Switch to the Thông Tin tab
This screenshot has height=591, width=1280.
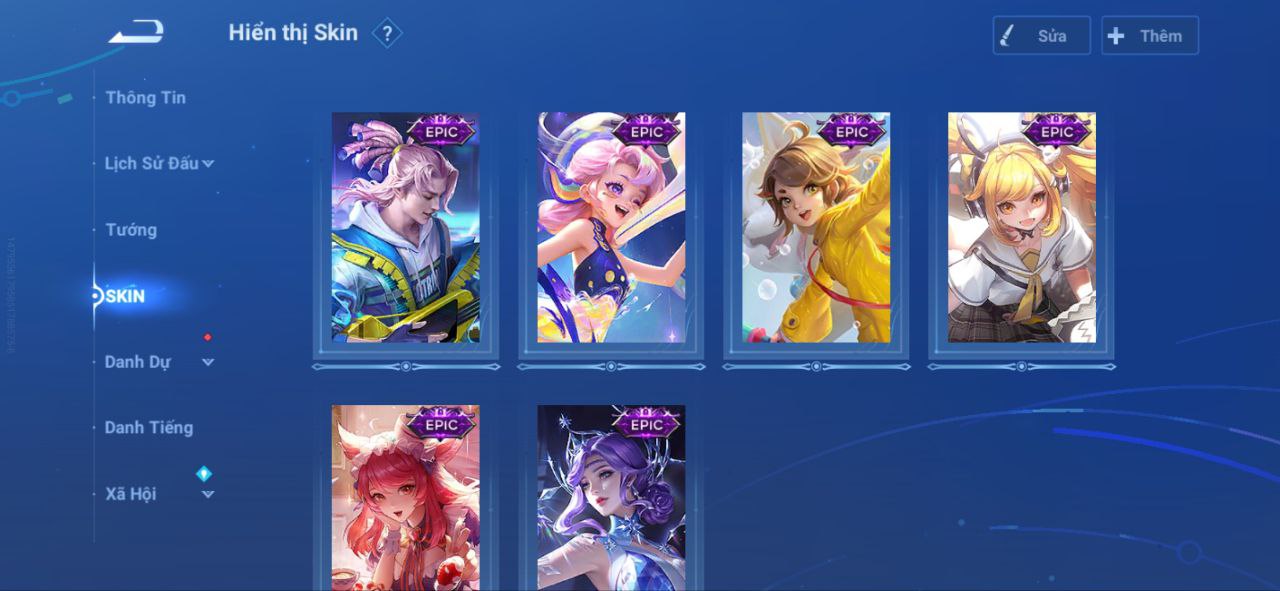tap(145, 98)
